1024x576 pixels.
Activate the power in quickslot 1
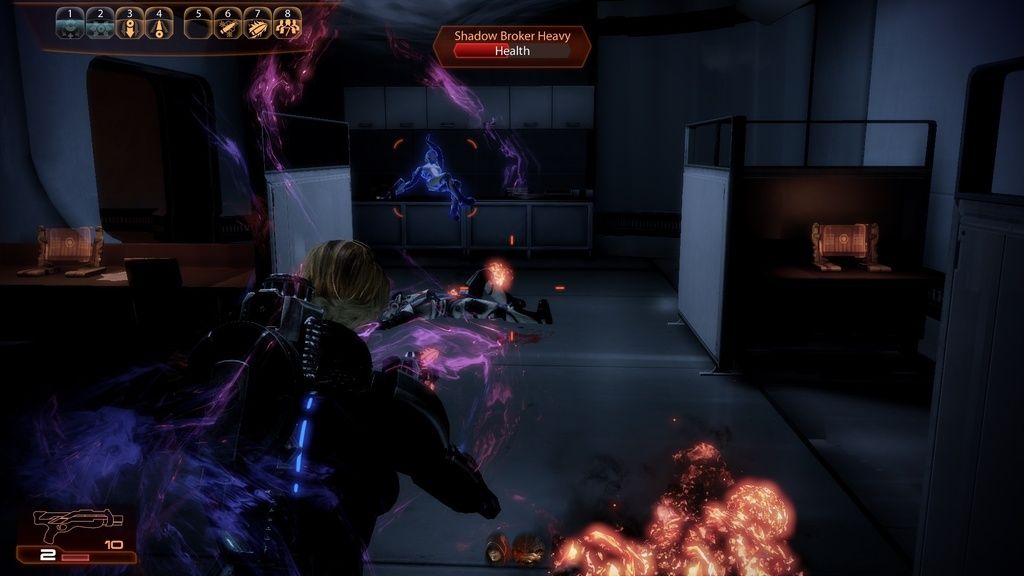click(x=70, y=23)
